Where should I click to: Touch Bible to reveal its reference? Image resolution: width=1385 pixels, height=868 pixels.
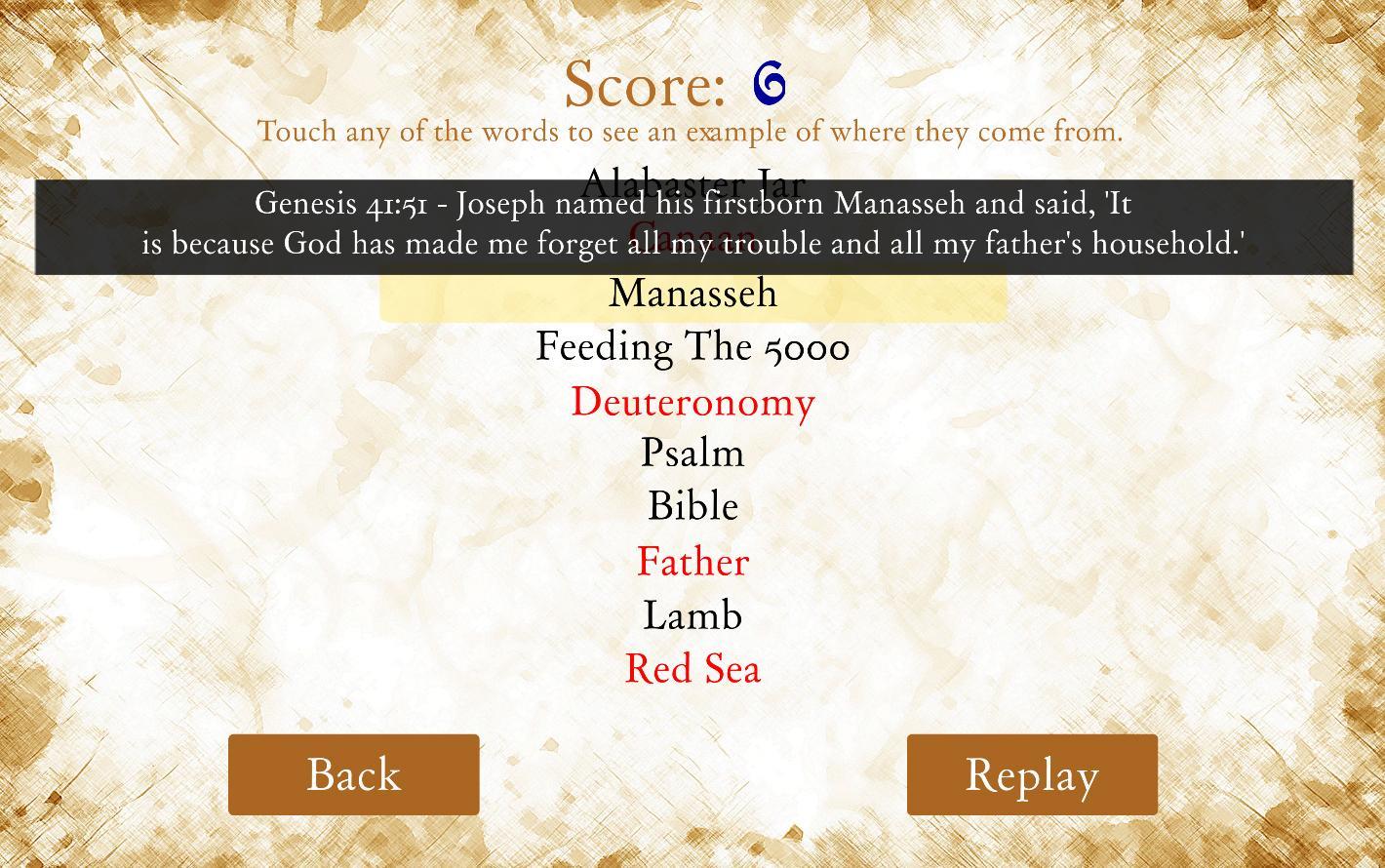[x=692, y=505]
